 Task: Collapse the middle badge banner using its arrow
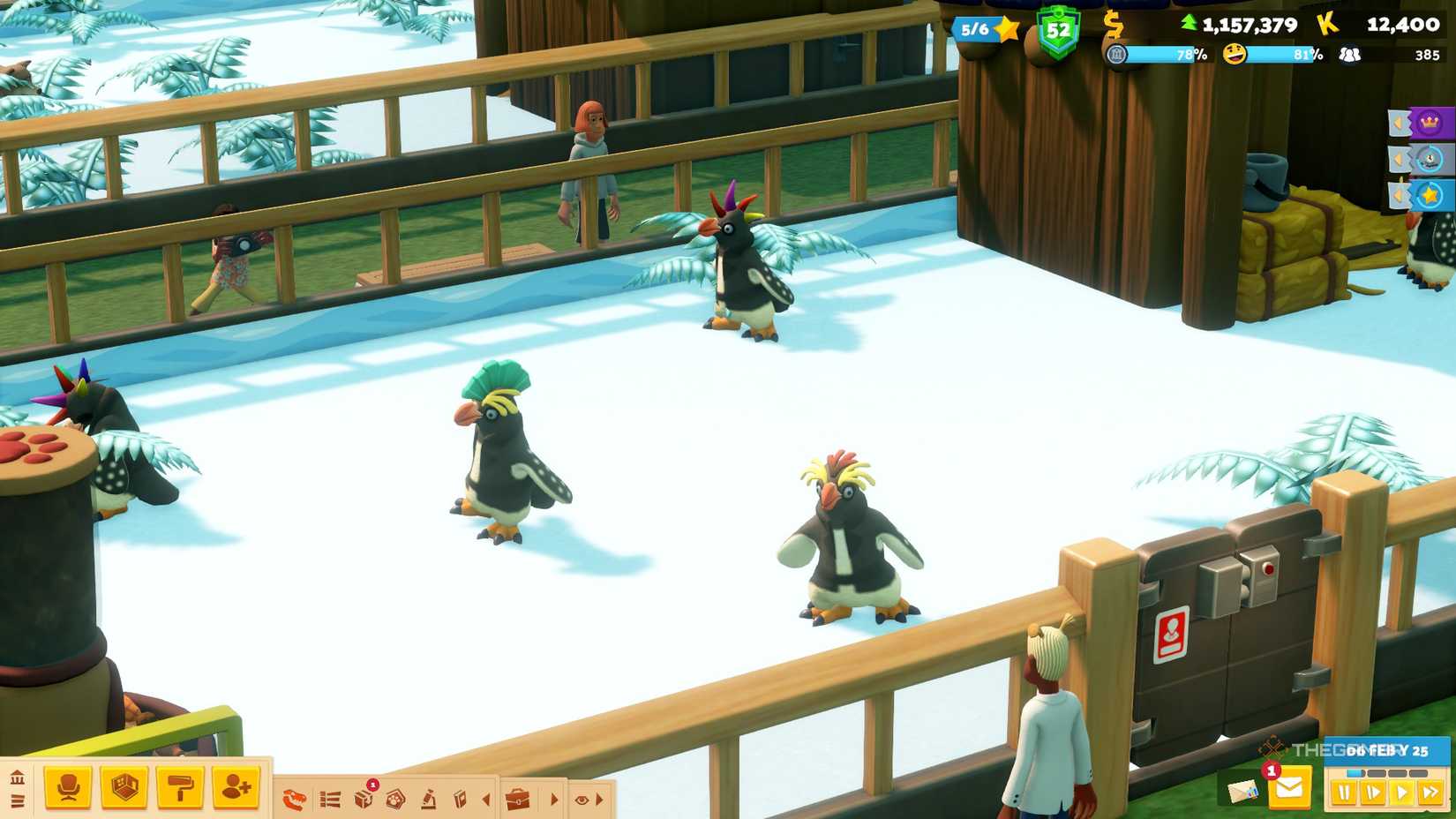[x=1398, y=158]
